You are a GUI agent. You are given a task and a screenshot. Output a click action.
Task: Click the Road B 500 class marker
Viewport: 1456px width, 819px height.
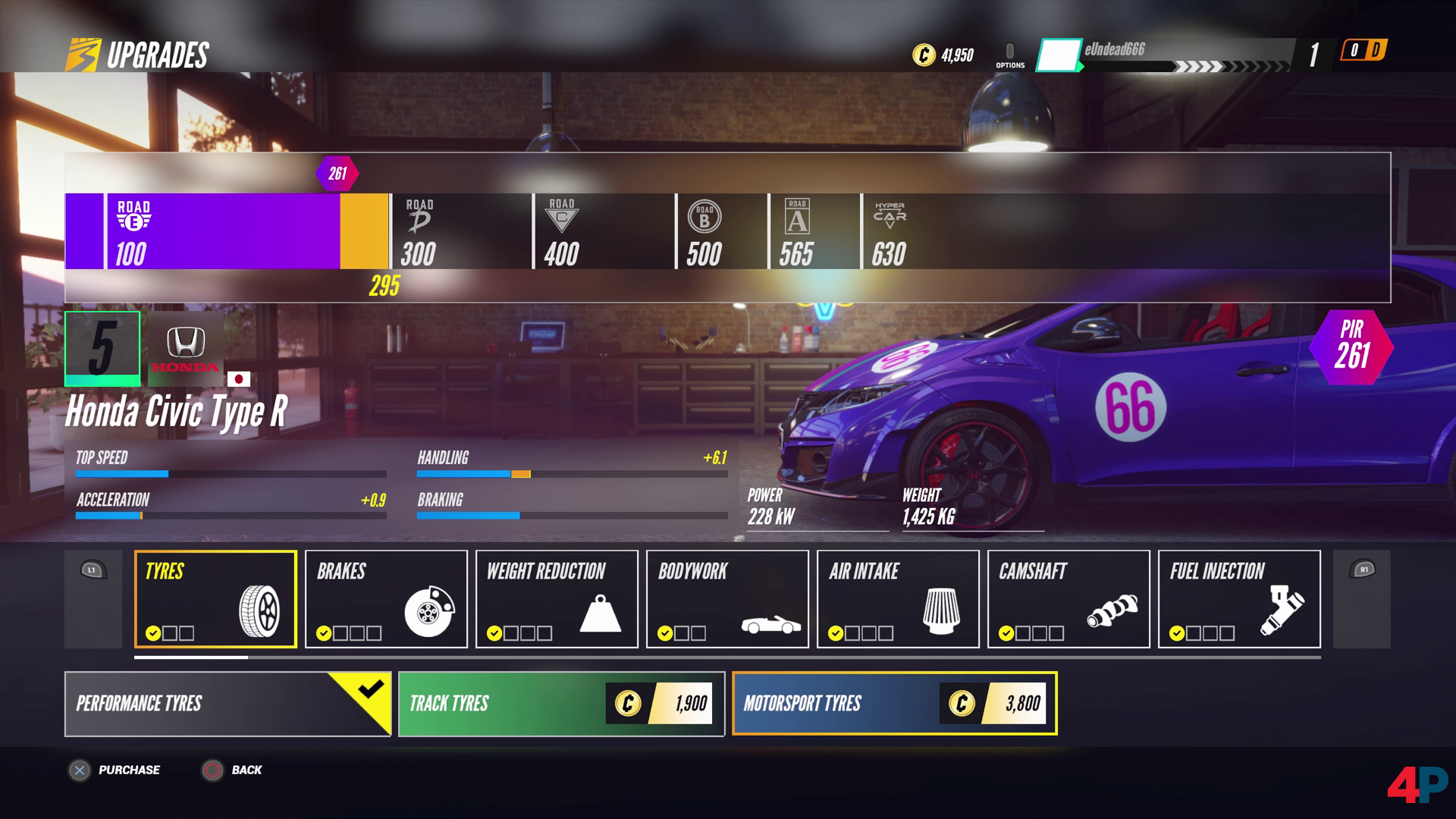[704, 231]
